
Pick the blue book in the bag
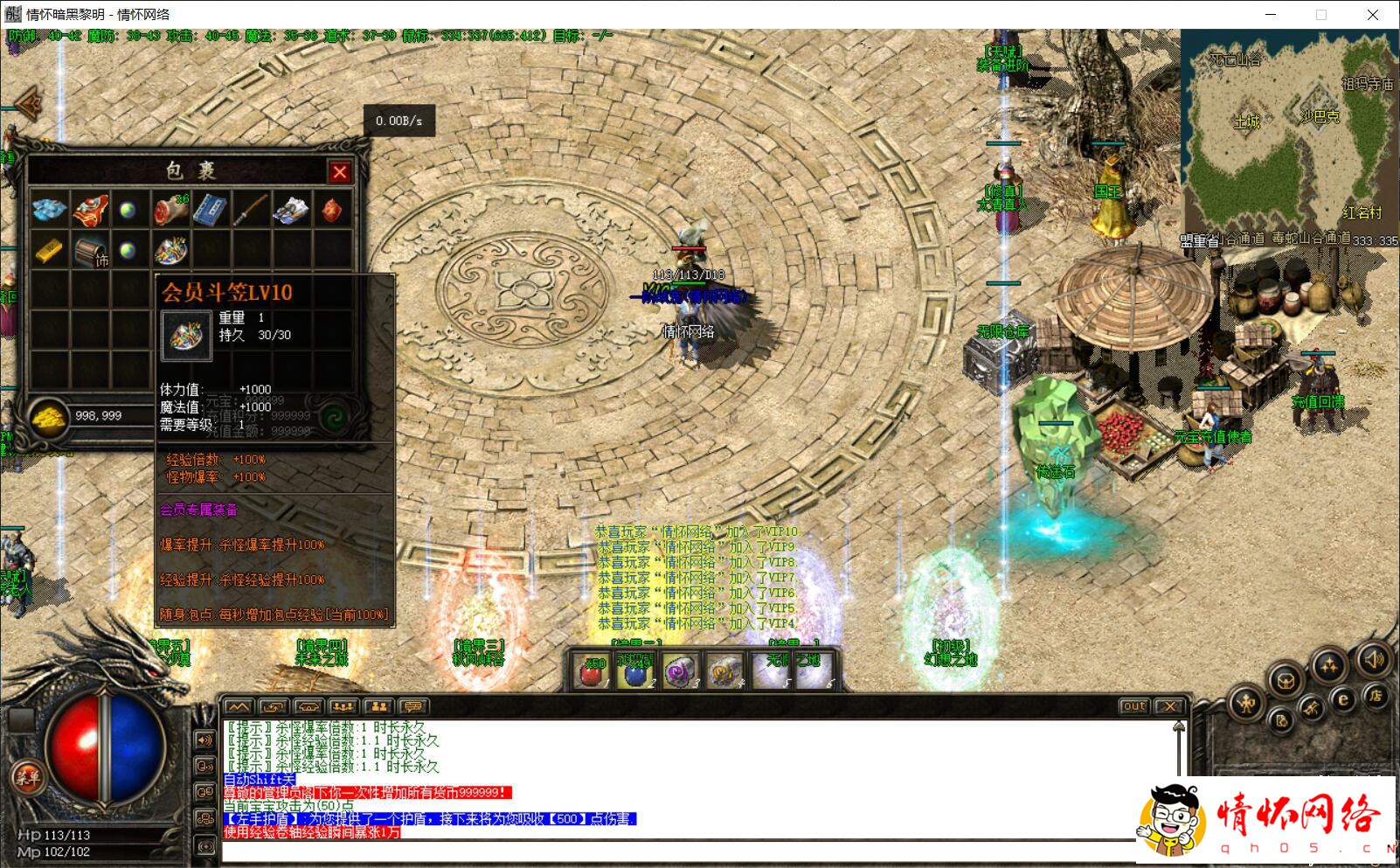coord(210,210)
